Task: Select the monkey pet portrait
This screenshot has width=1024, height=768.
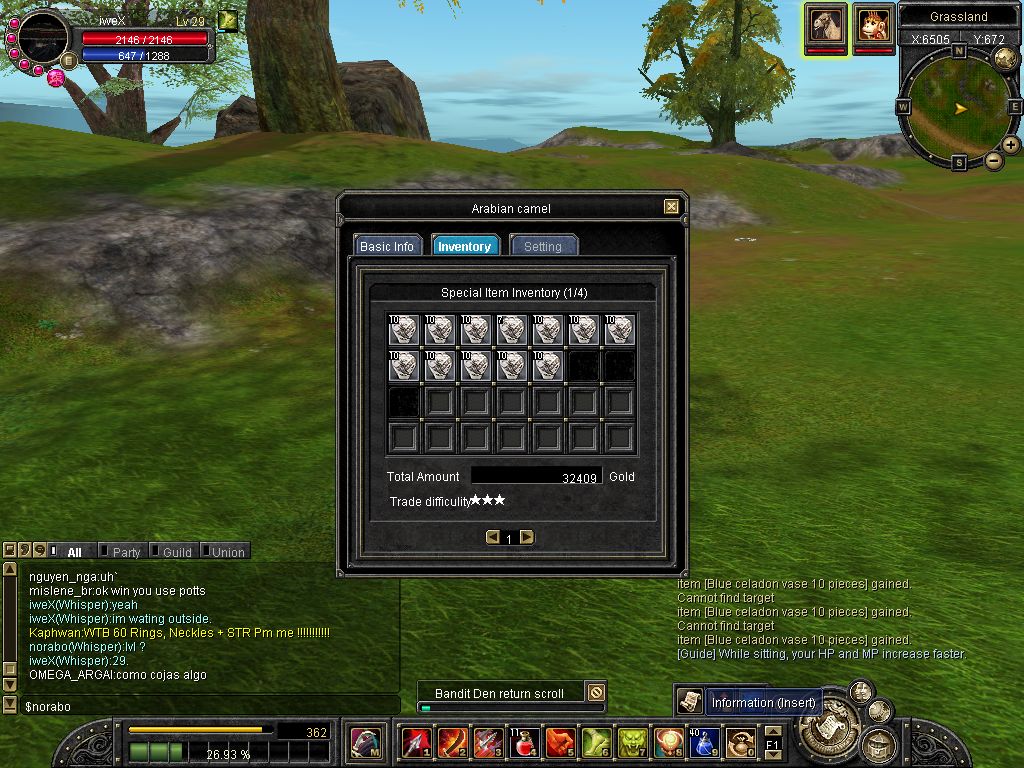Action: click(873, 23)
